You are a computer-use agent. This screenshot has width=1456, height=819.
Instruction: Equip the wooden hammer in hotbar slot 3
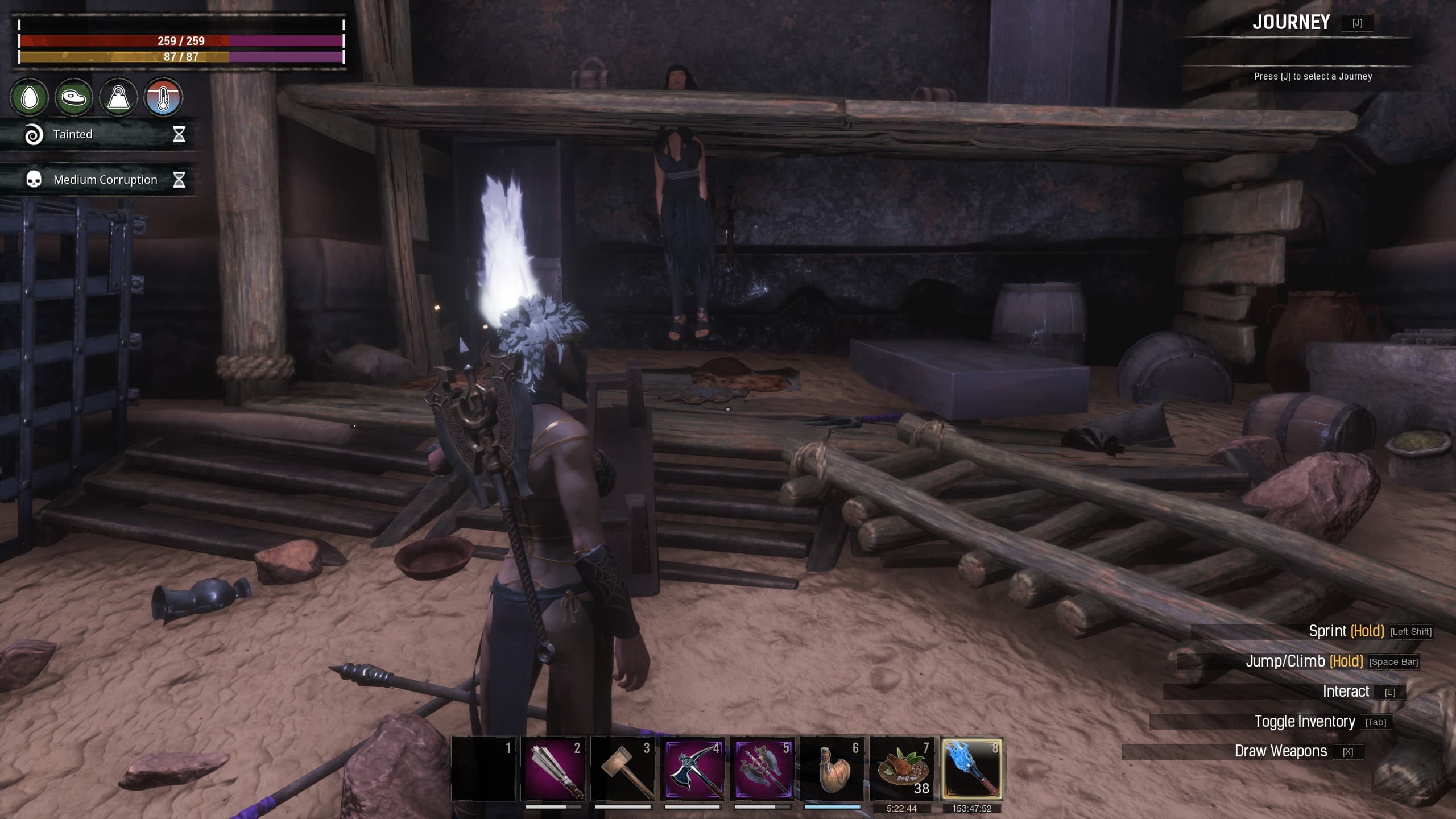(623, 769)
